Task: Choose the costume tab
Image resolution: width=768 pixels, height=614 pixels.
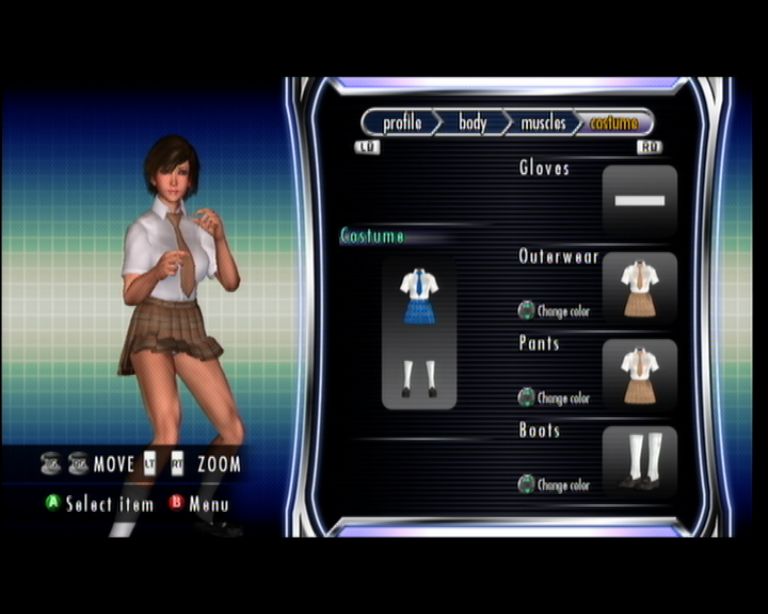Action: click(x=613, y=123)
